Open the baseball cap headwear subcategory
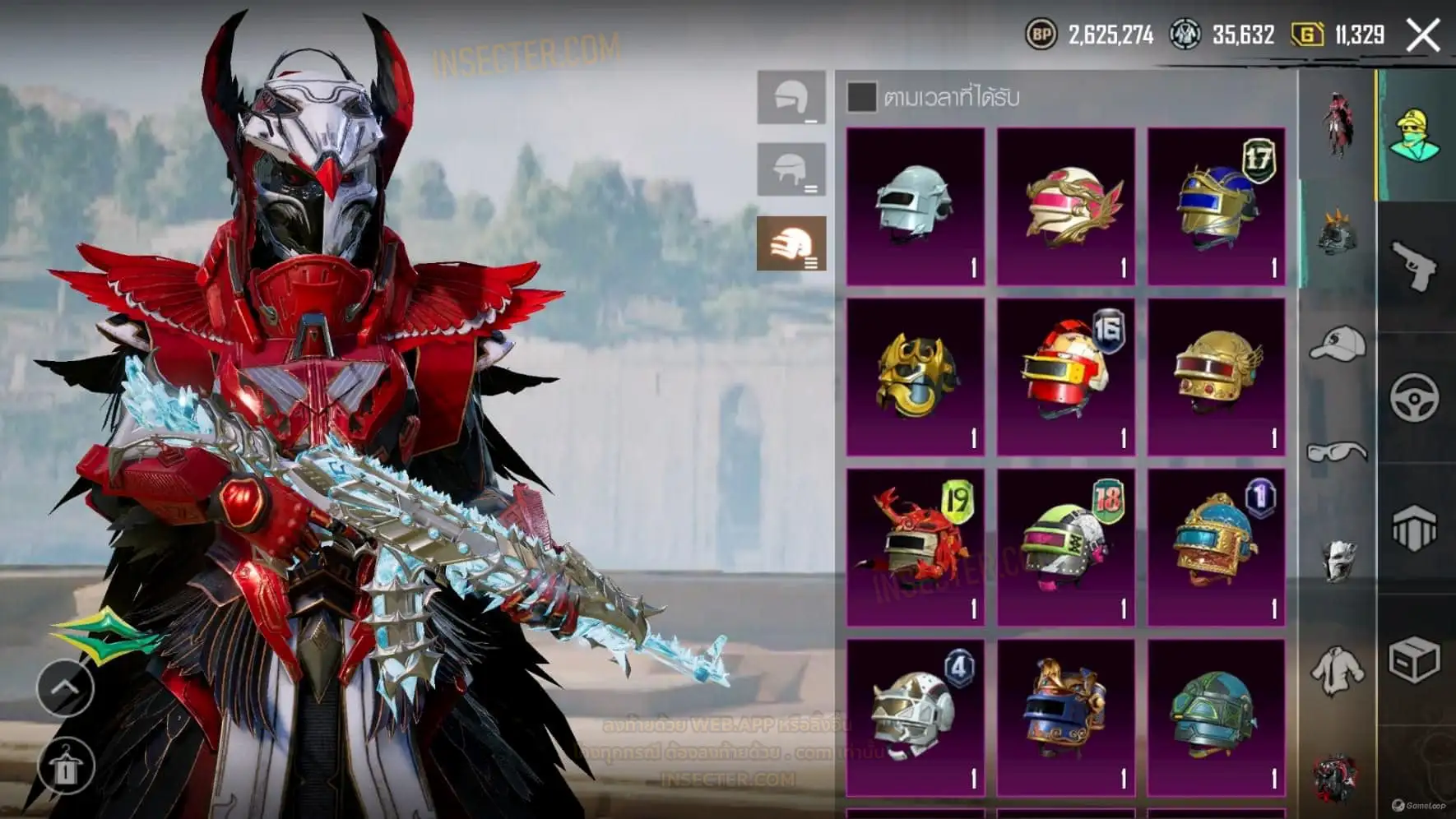This screenshot has height=819, width=1456. (1337, 344)
